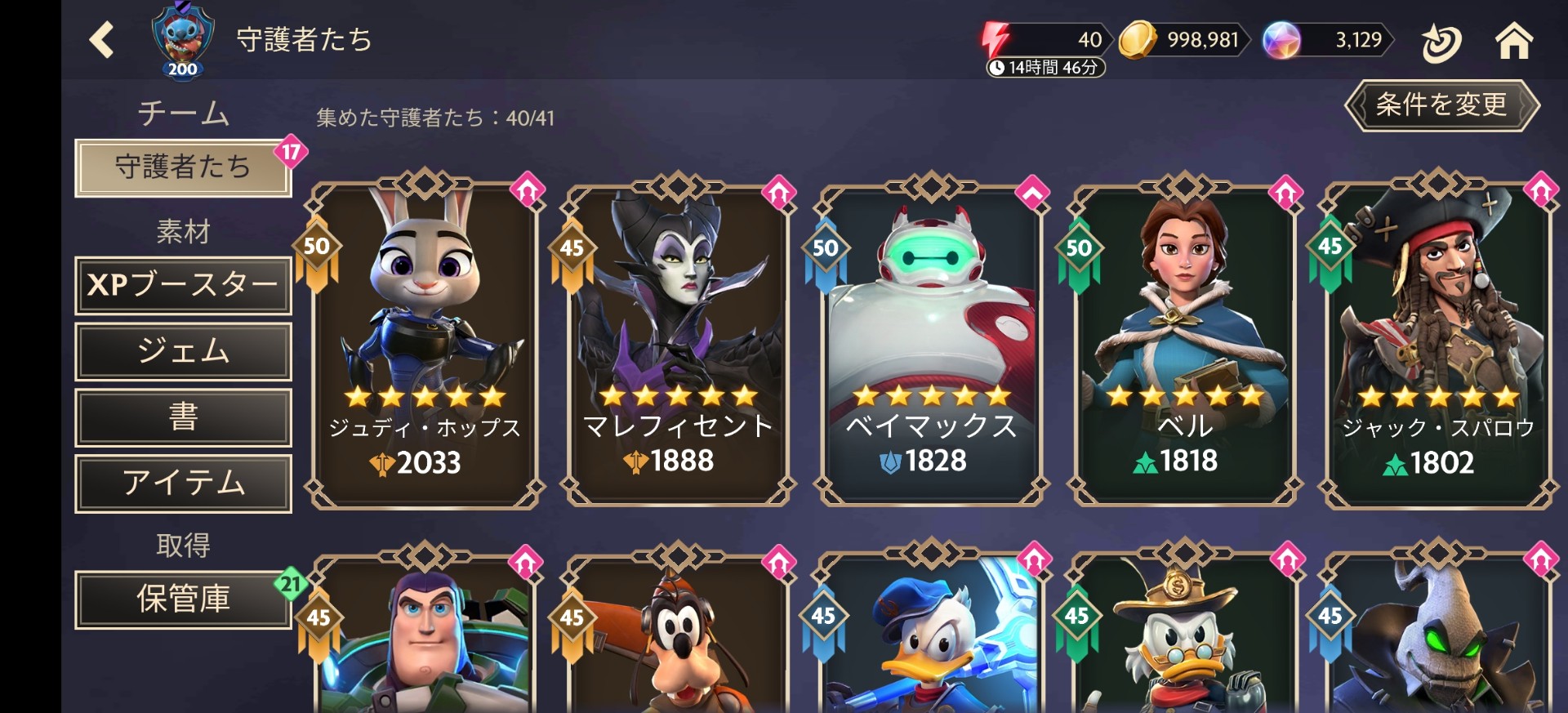This screenshot has width=1568, height=713.
Task: Open the ジェム category in the sidebar
Action: pyautogui.click(x=183, y=352)
